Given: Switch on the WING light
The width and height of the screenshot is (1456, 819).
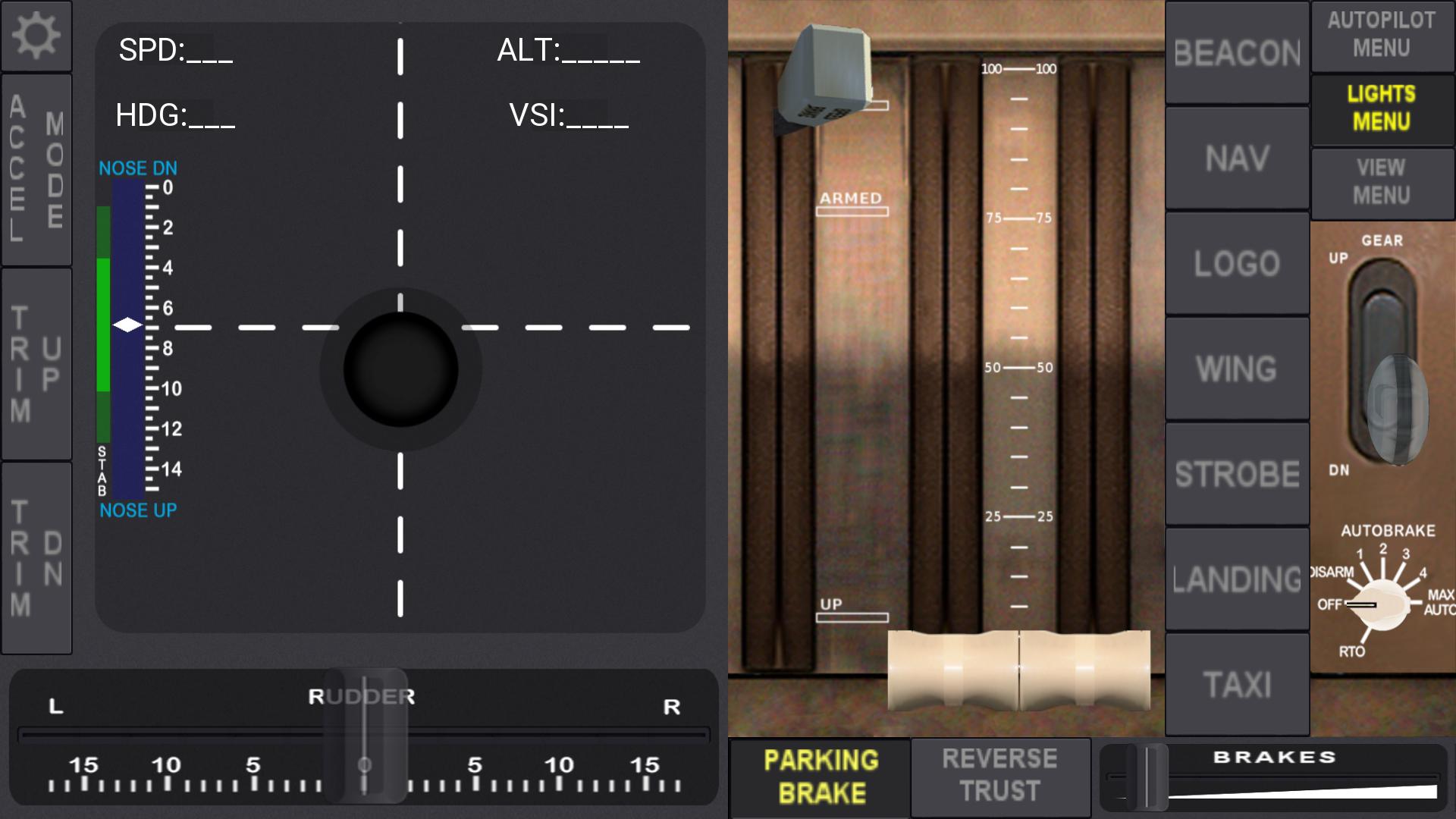Looking at the screenshot, I should click(1236, 368).
